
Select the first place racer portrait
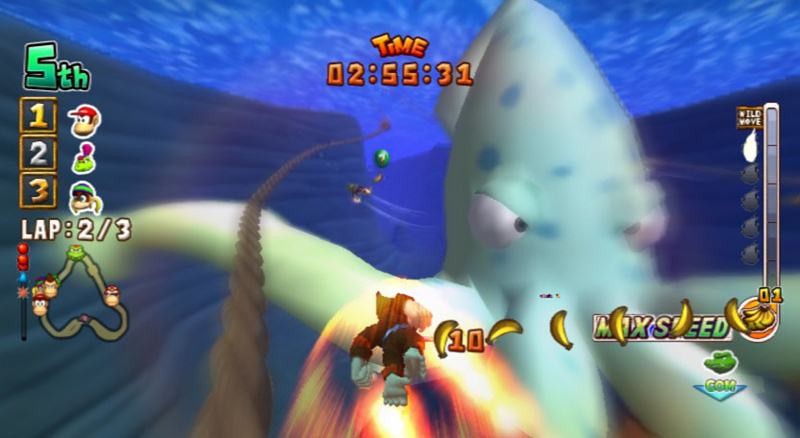tap(84, 120)
